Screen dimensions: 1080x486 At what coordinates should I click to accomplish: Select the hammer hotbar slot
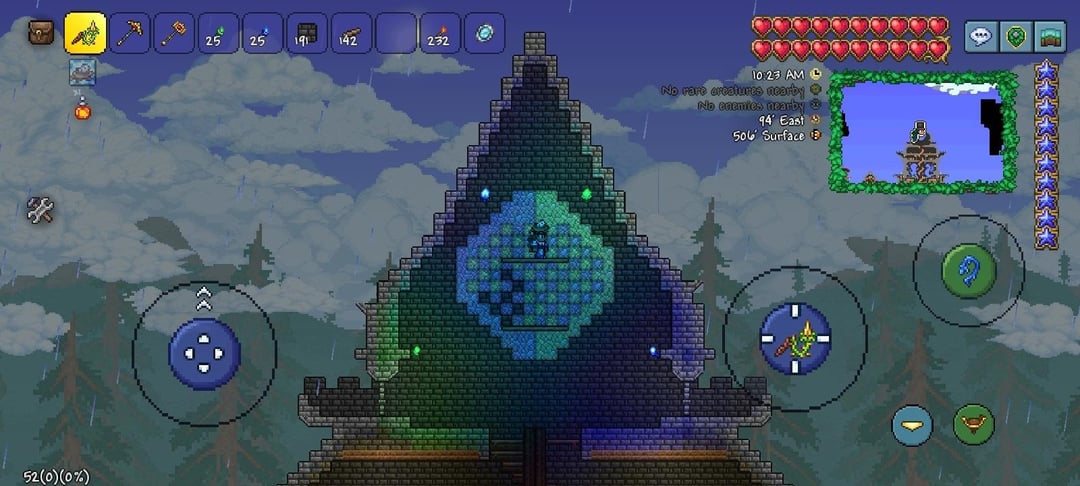click(x=174, y=33)
